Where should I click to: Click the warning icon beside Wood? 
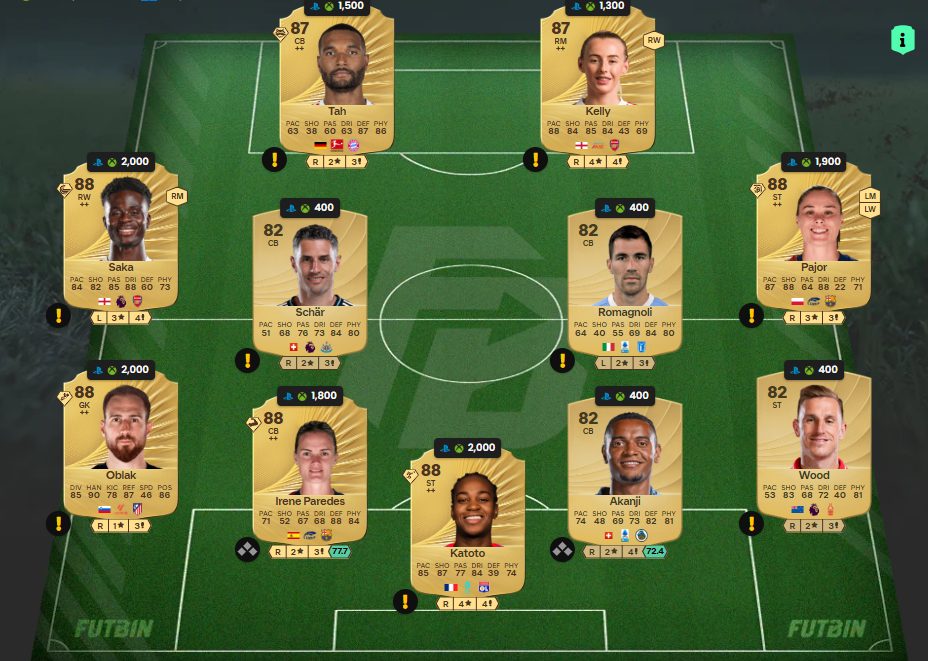tap(751, 523)
